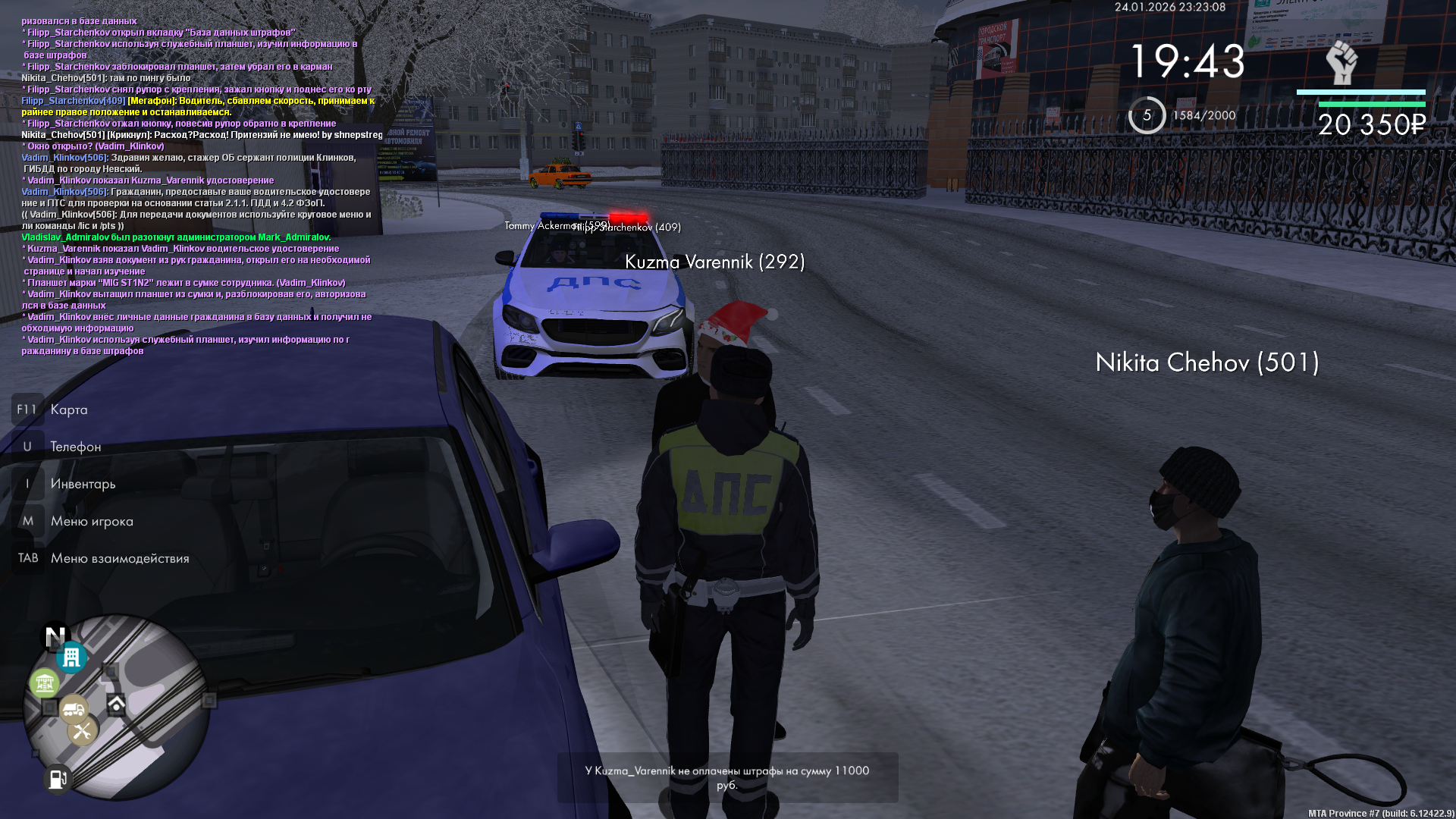Click the green bank marker on minimap
This screenshot has width=1456, height=819.
[45, 683]
